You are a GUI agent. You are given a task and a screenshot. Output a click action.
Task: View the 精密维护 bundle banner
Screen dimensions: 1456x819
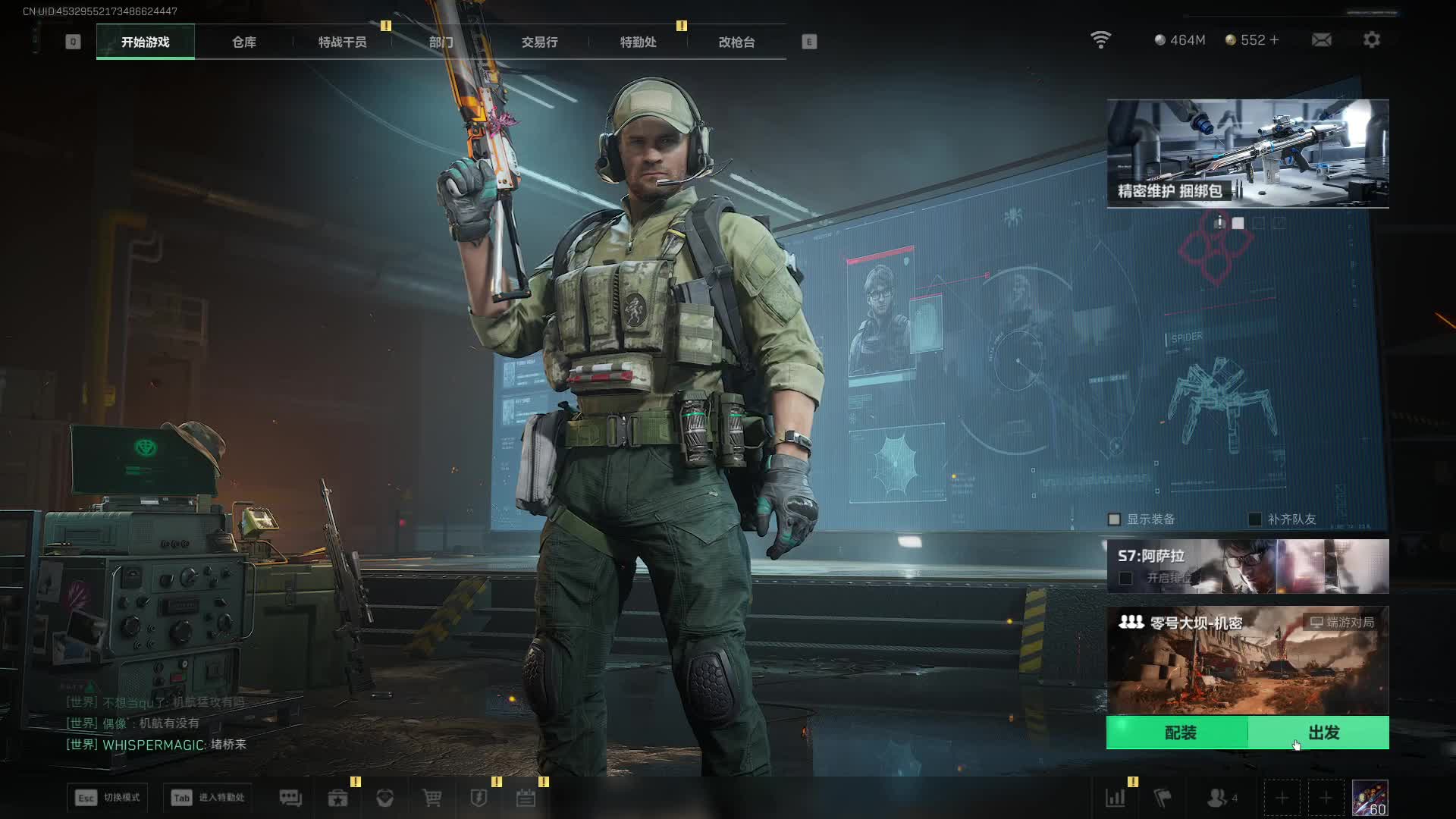pyautogui.click(x=1247, y=153)
